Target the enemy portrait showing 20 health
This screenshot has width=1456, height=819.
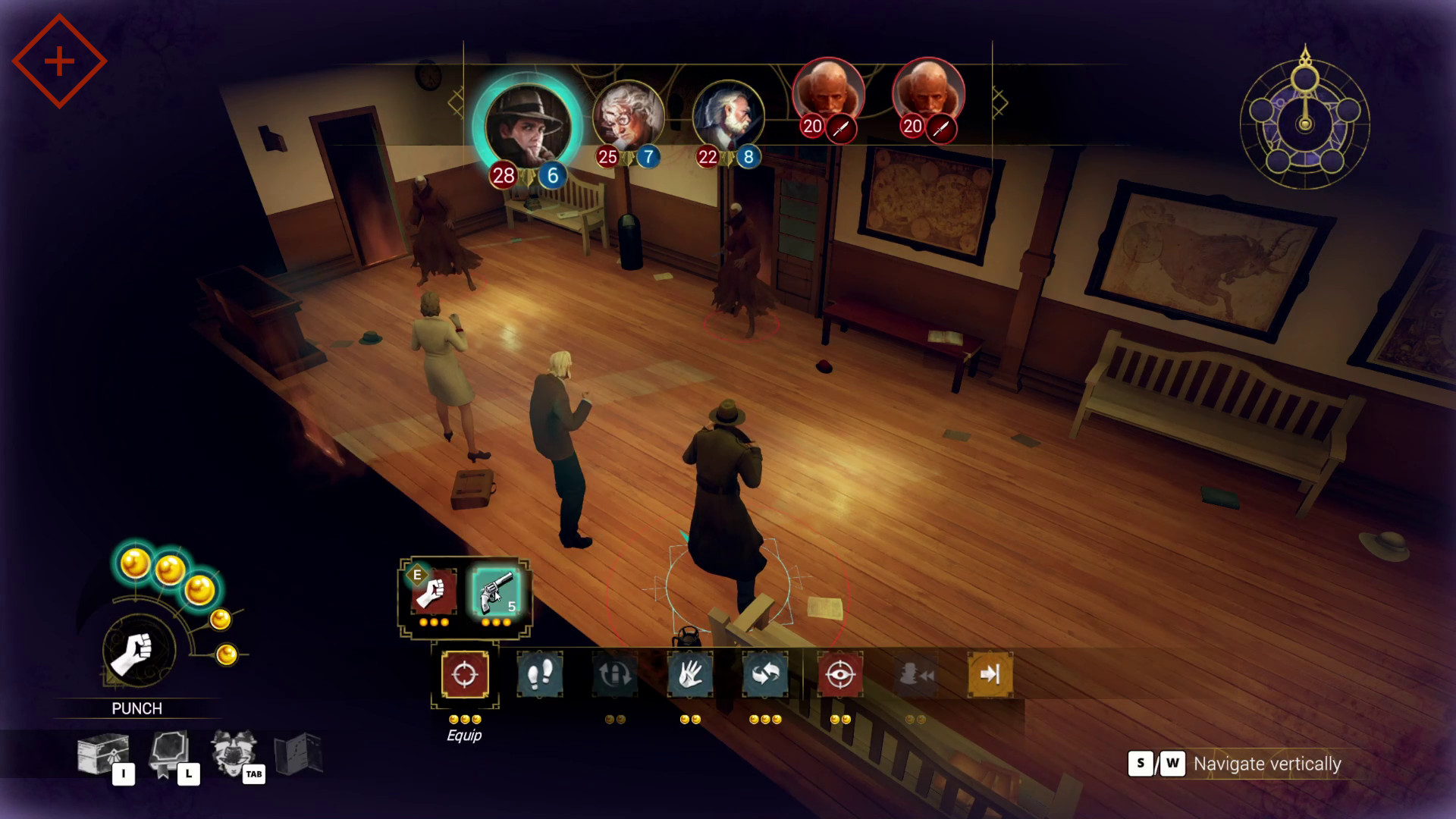pos(829,93)
